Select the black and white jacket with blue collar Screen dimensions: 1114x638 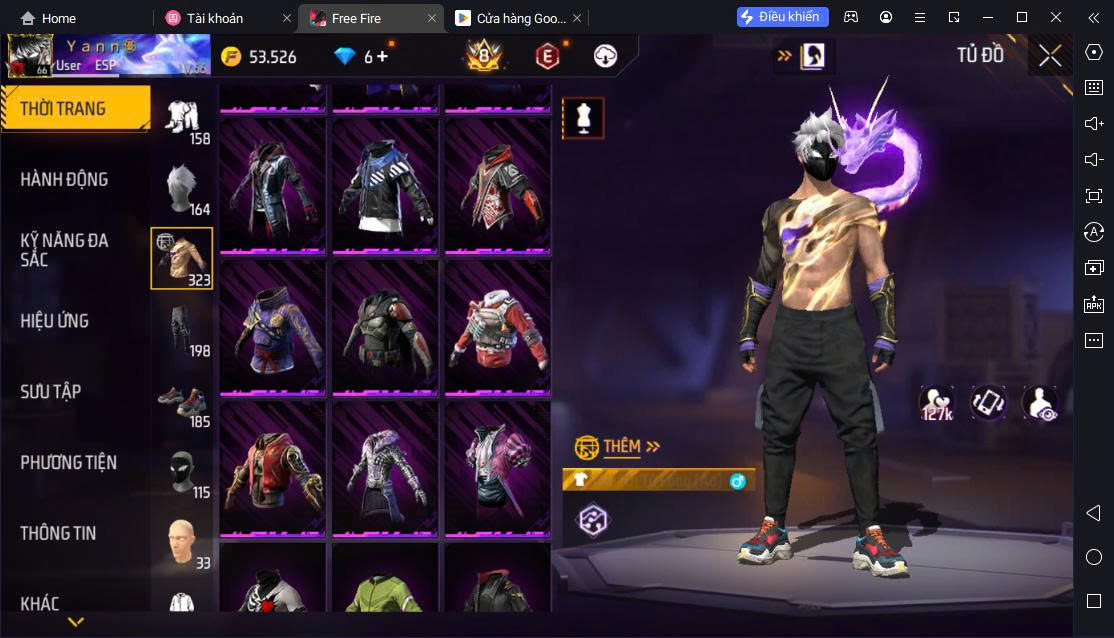tap(385, 185)
